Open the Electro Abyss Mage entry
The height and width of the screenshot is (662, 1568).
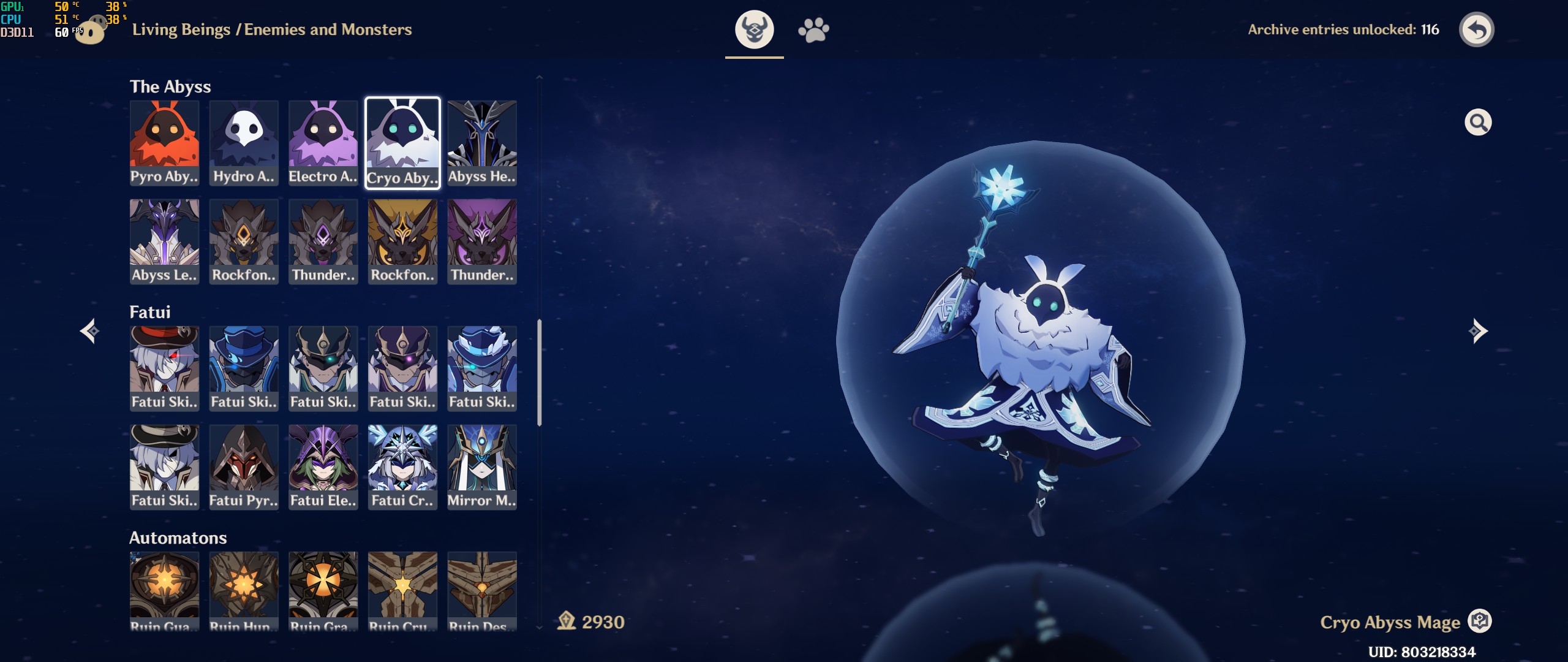point(323,143)
